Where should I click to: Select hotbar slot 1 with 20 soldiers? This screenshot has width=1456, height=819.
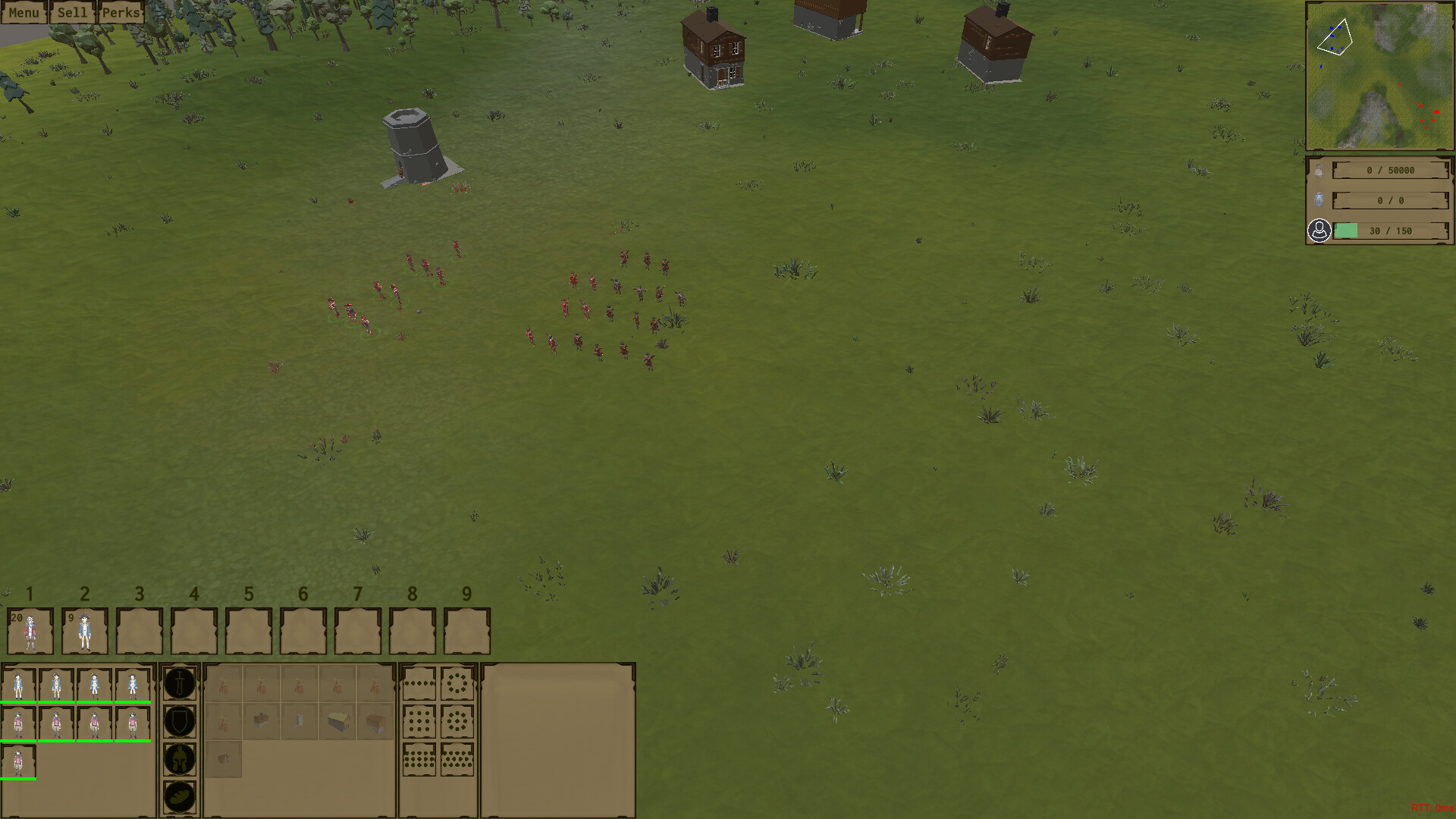pyautogui.click(x=30, y=630)
